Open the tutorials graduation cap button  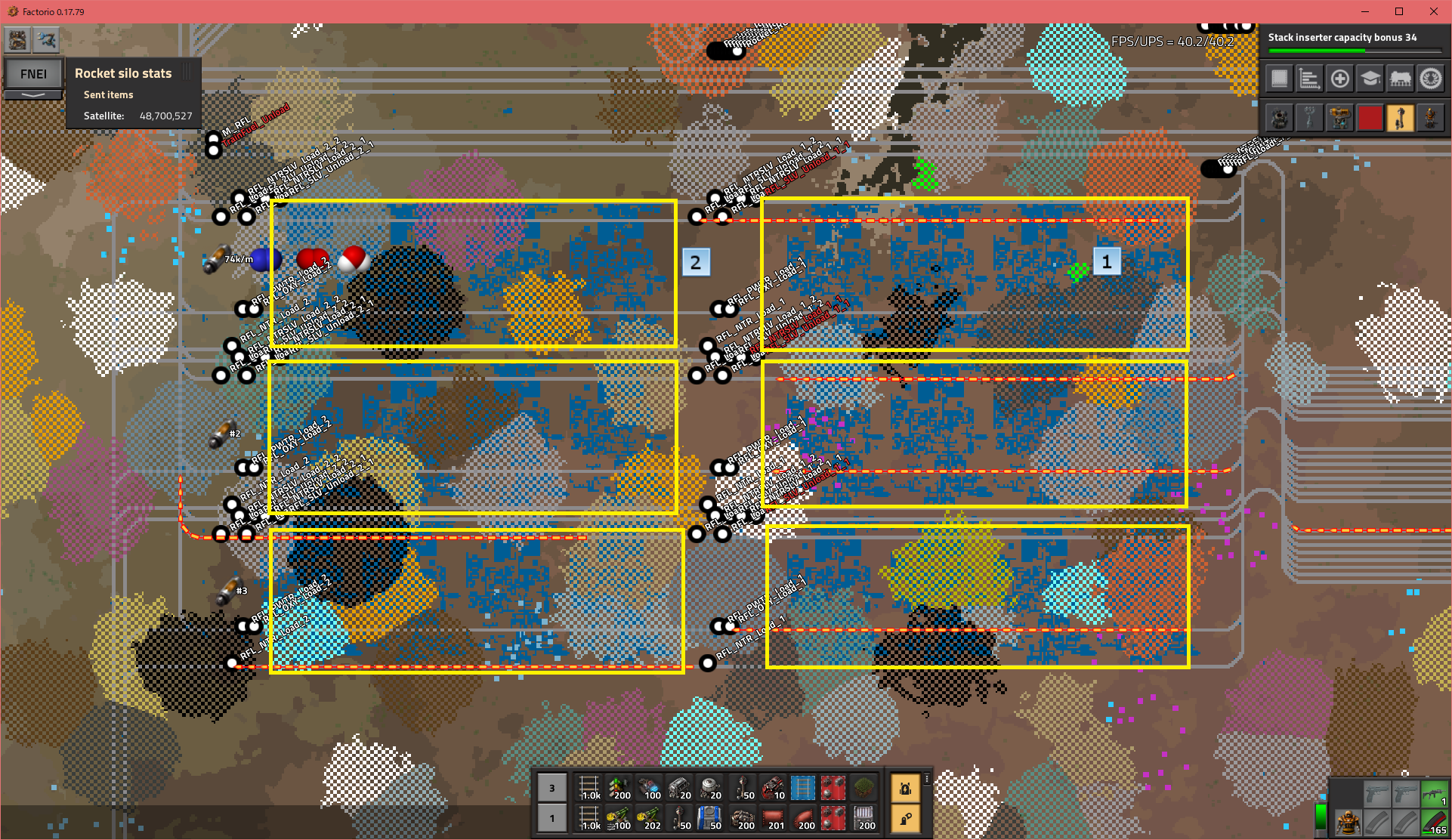[1370, 79]
